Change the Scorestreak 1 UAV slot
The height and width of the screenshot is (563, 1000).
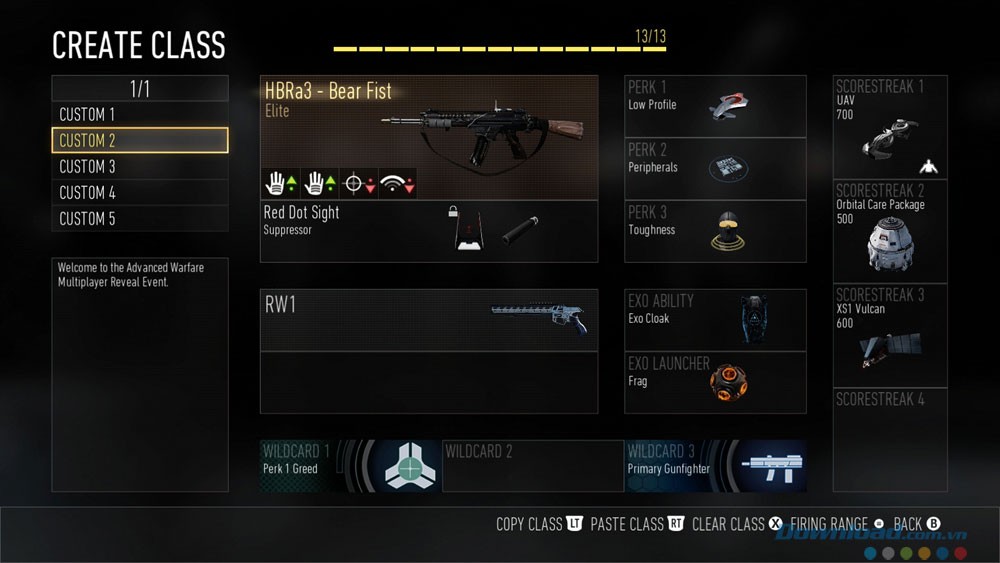889,127
